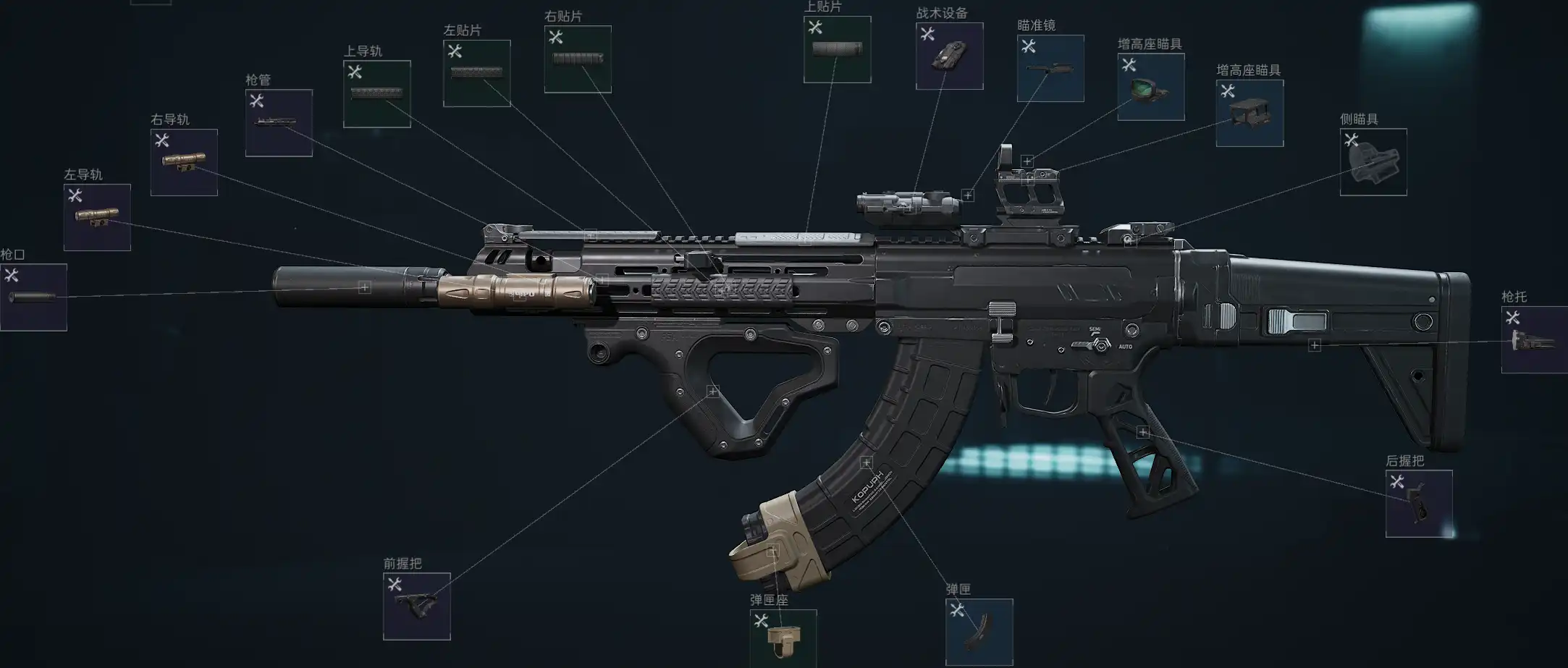Choose the 前握把 foregrip slot
1568x668 pixels.
pyautogui.click(x=416, y=606)
